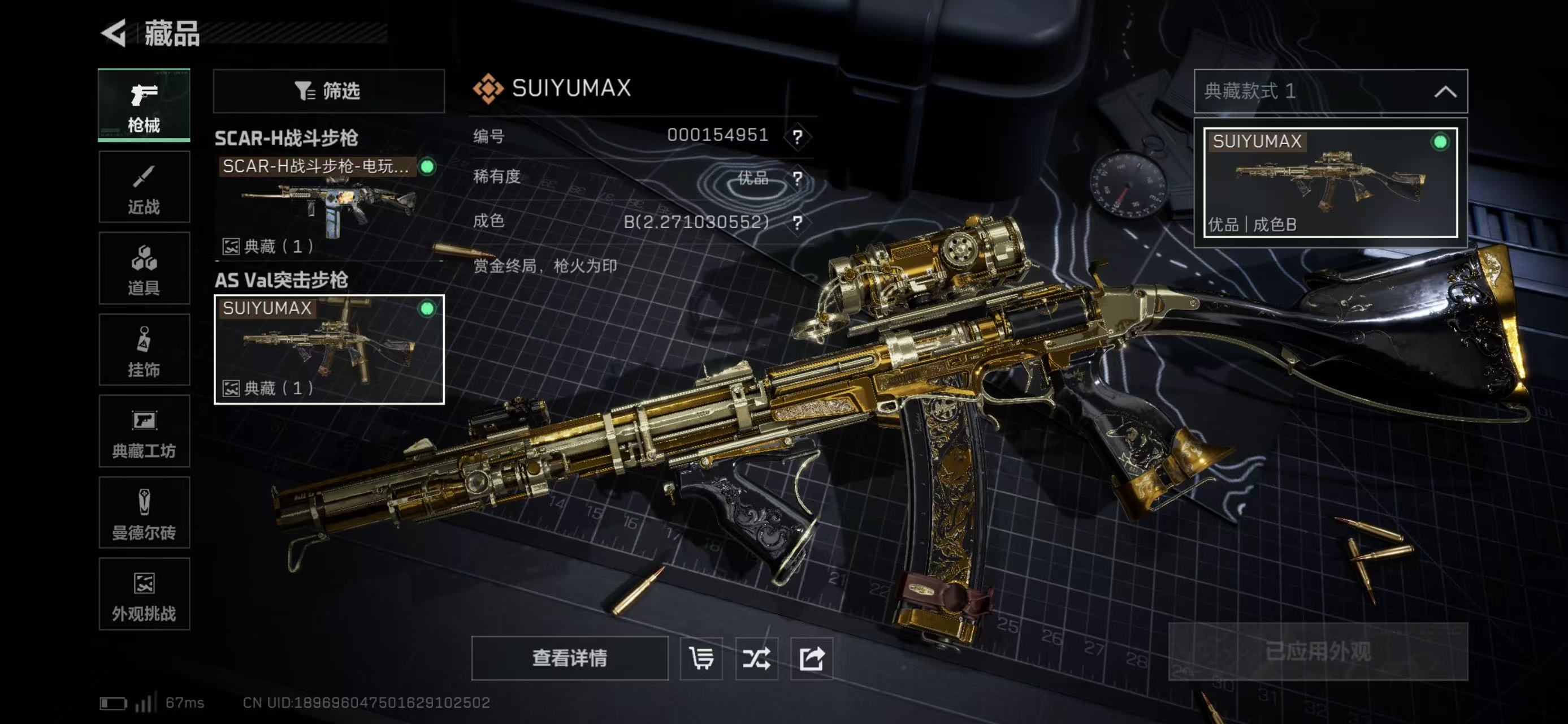Open the 外观挑战 appearance challenges tab
The width and height of the screenshot is (1568, 724).
click(x=144, y=594)
